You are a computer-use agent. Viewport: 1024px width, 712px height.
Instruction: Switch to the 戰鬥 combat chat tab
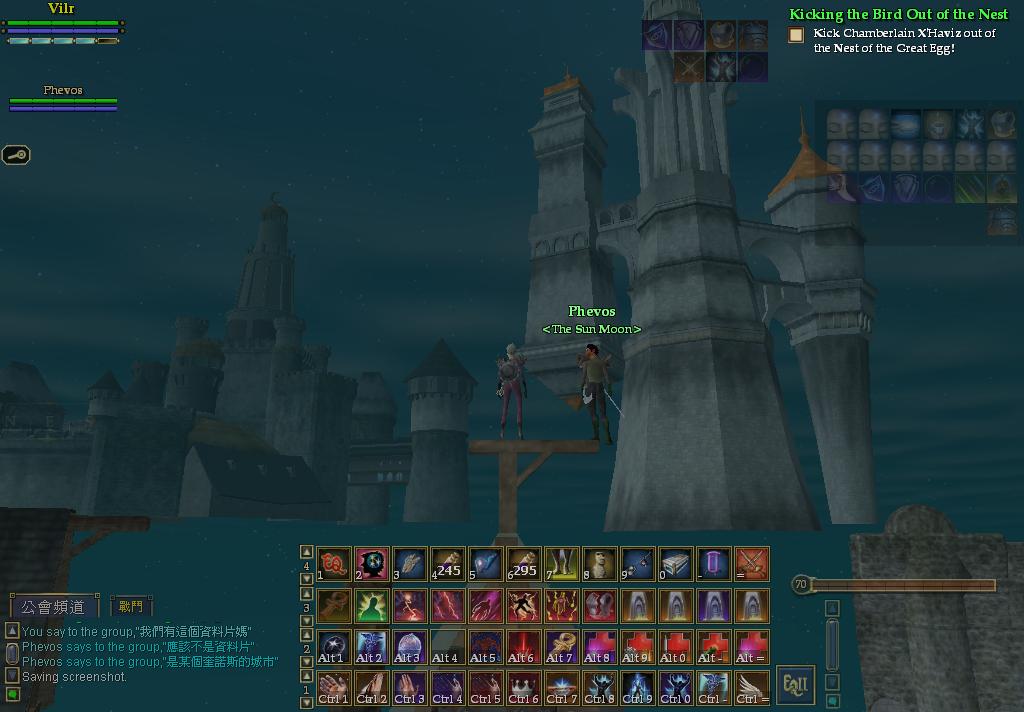tap(131, 606)
